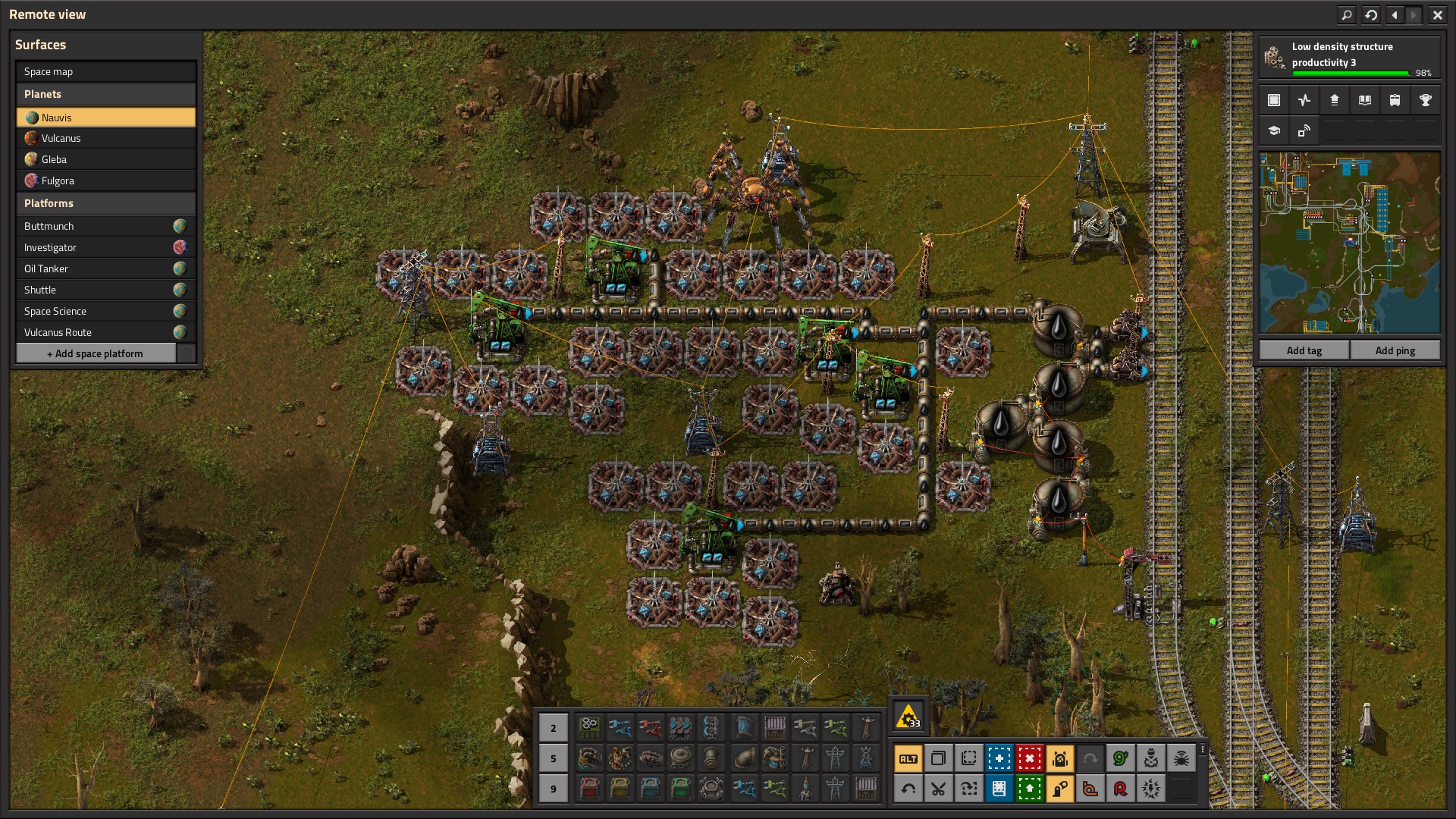This screenshot has width=1456, height=819.
Task: Select the Space Science platform
Action: (x=105, y=311)
